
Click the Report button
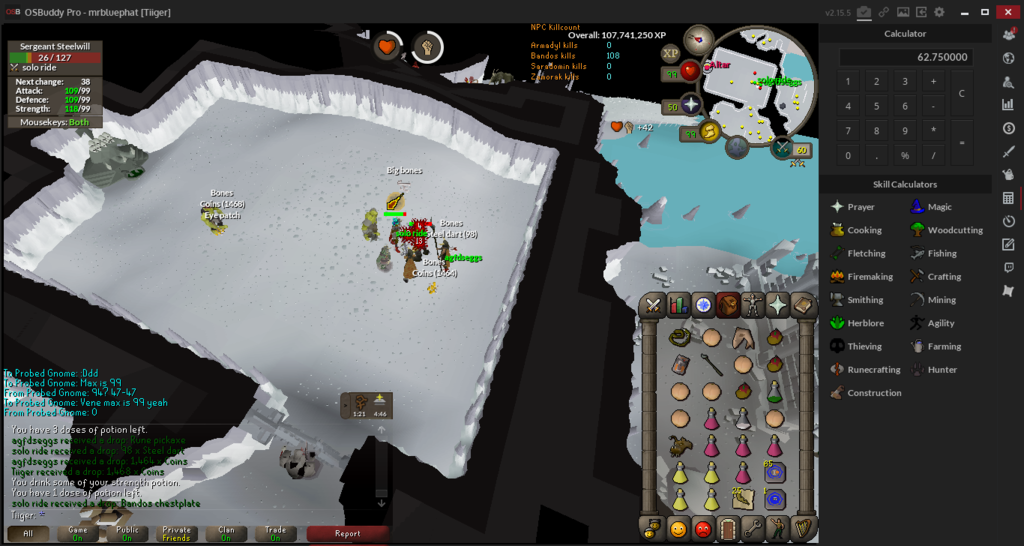(347, 533)
